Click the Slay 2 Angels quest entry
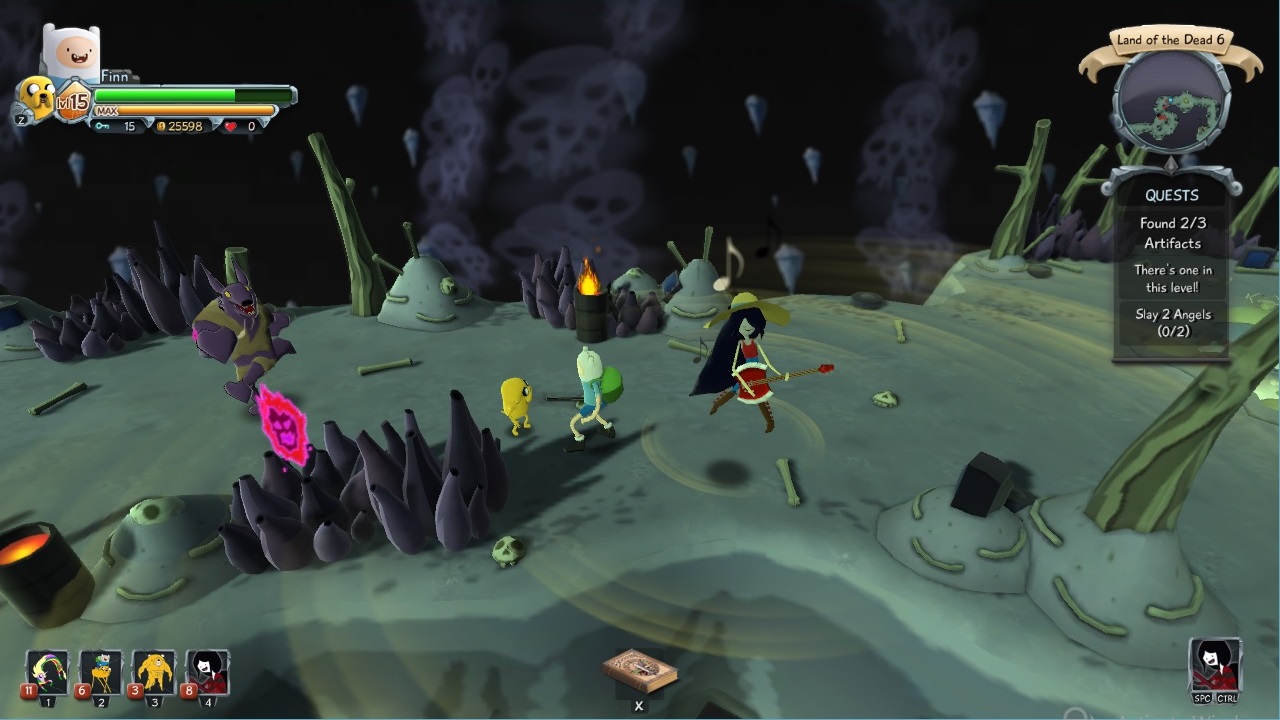 1172,321
